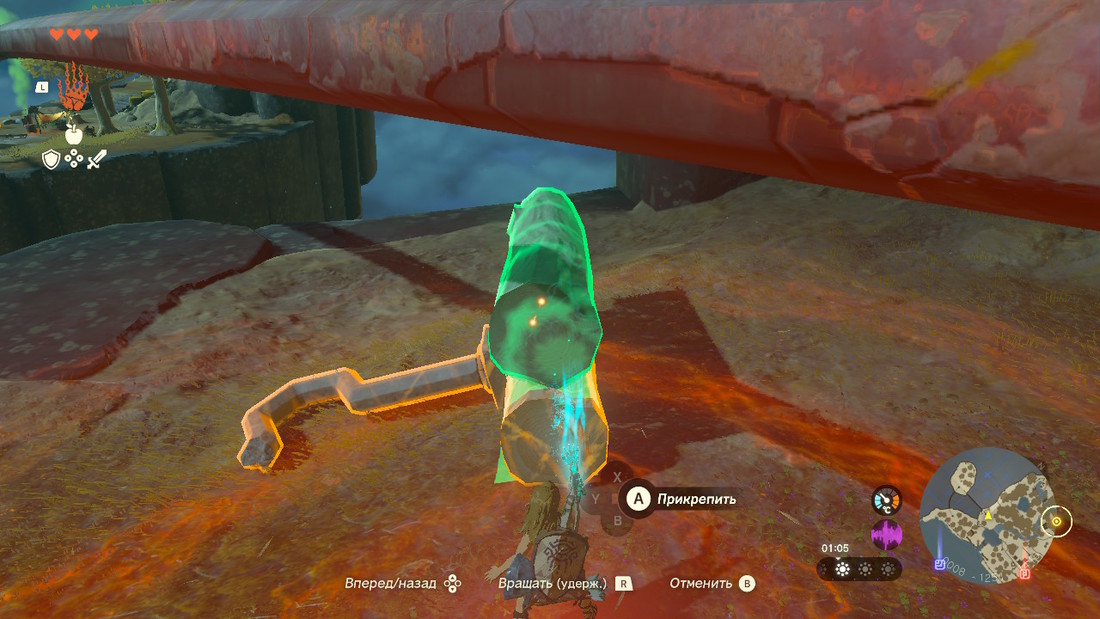Viewport: 1100px width, 619px height.
Task: Open the sword weapon quick-select icon
Action: (x=96, y=159)
